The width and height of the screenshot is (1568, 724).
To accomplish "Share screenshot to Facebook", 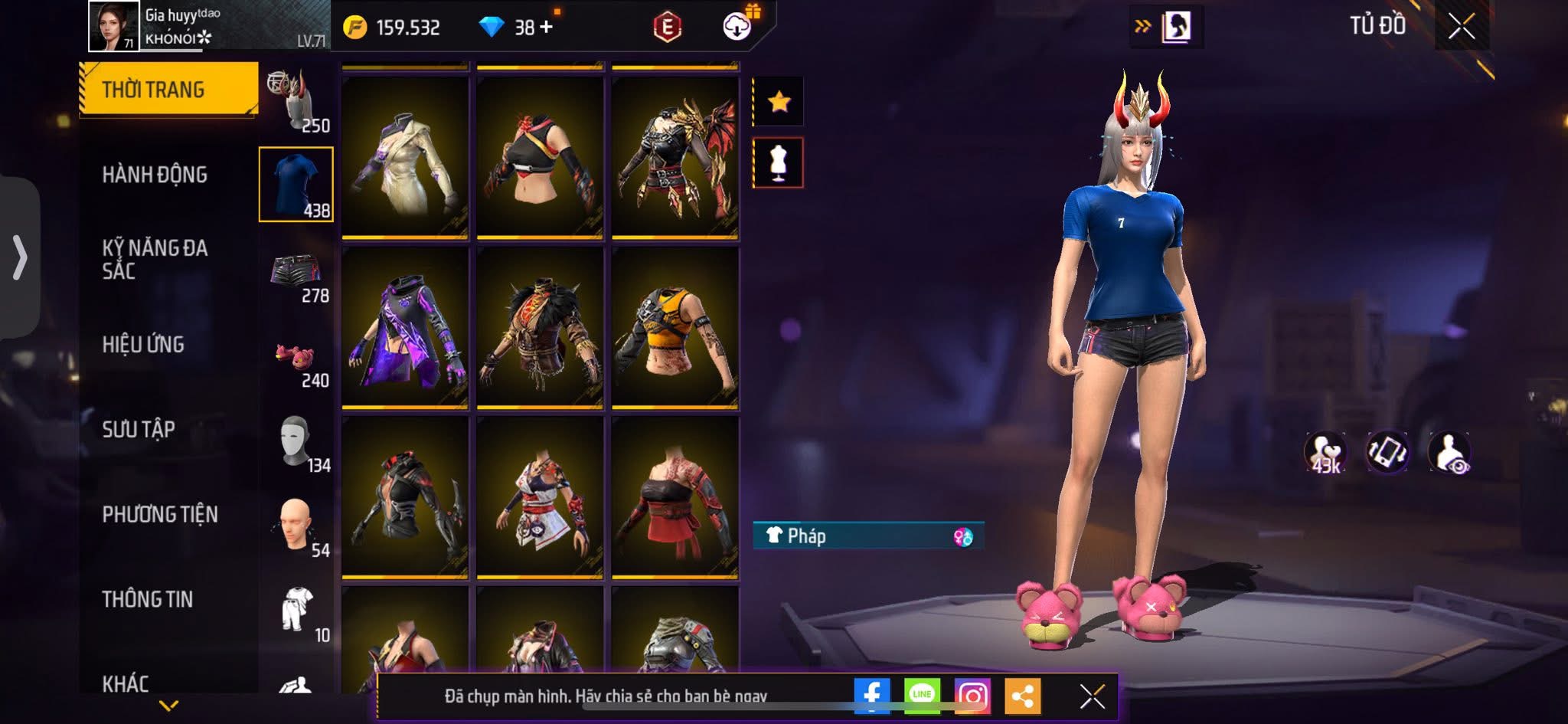I will pos(872,696).
